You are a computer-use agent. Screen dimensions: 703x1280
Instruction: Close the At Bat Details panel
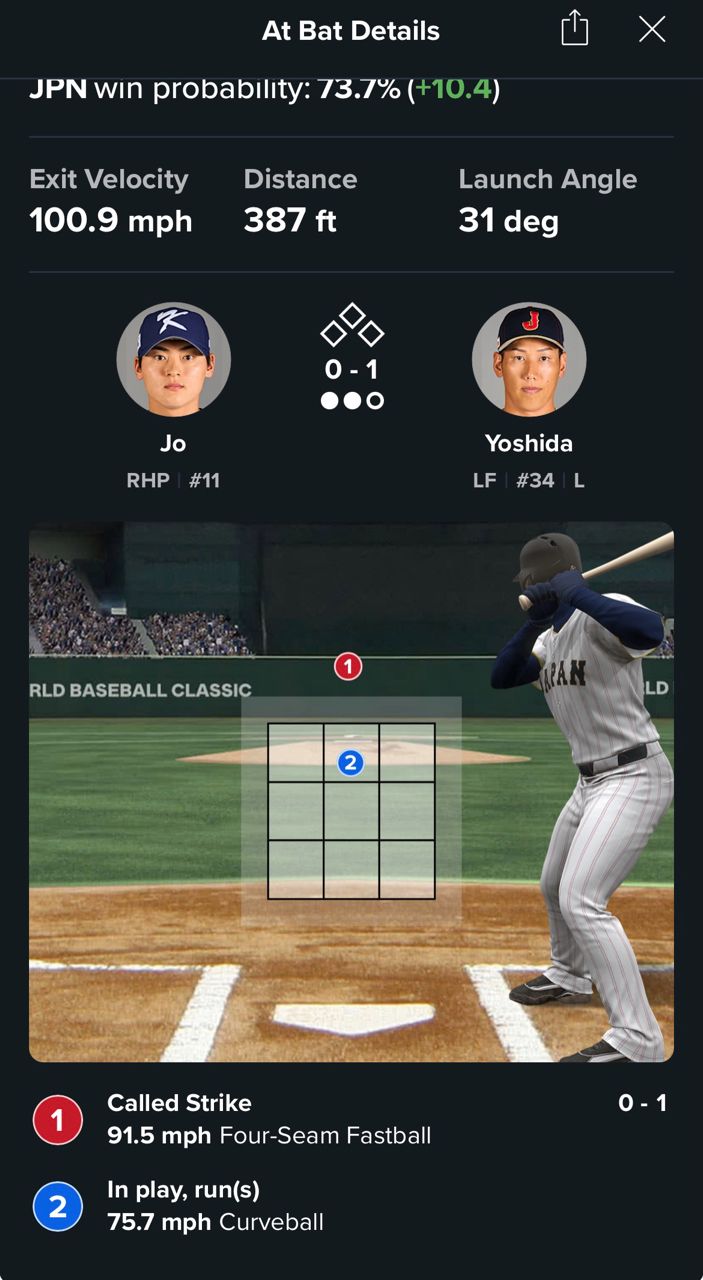[652, 30]
